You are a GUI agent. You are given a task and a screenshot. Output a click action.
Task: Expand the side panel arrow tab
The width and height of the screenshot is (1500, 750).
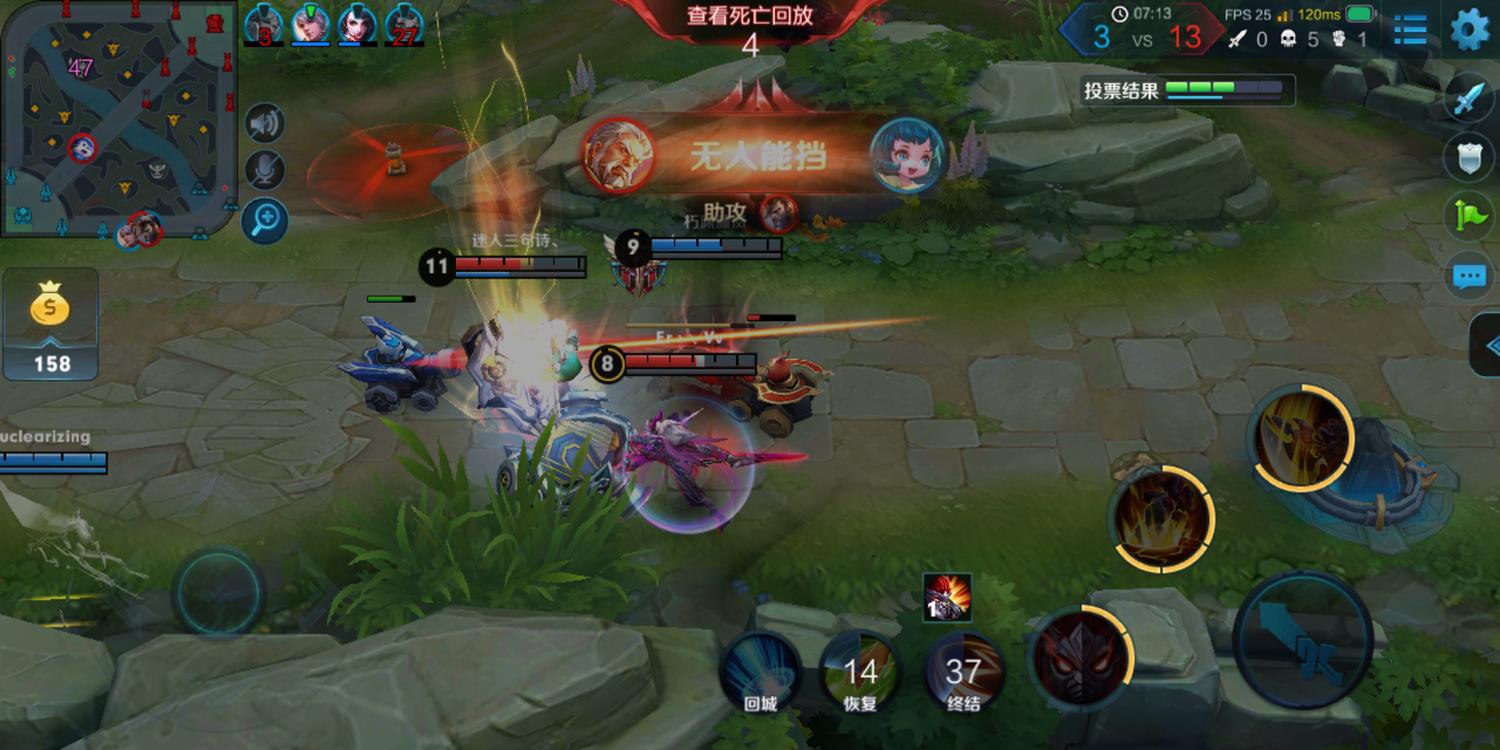pyautogui.click(x=1486, y=345)
